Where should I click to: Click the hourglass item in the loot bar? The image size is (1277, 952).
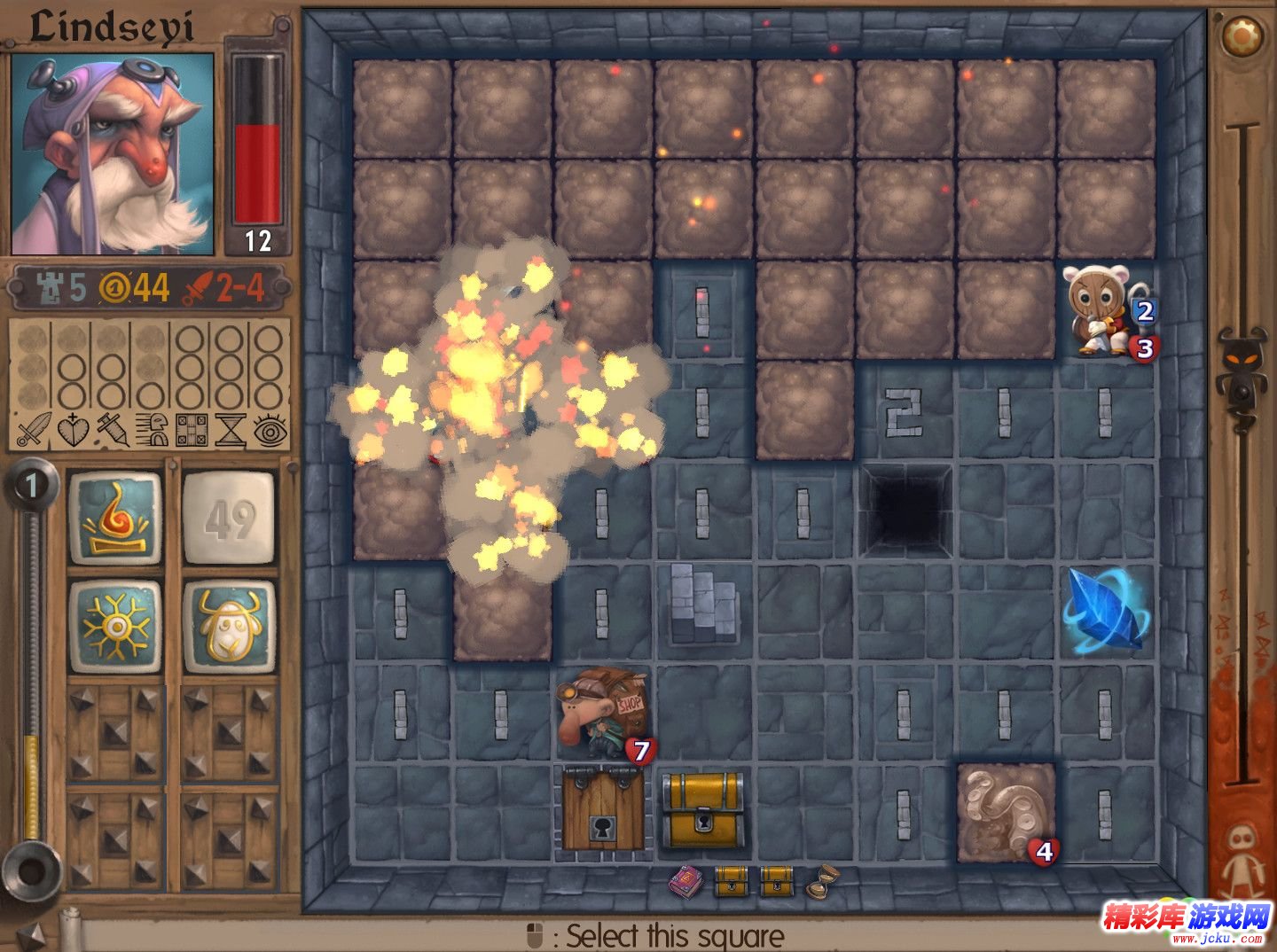pyautogui.click(x=821, y=882)
